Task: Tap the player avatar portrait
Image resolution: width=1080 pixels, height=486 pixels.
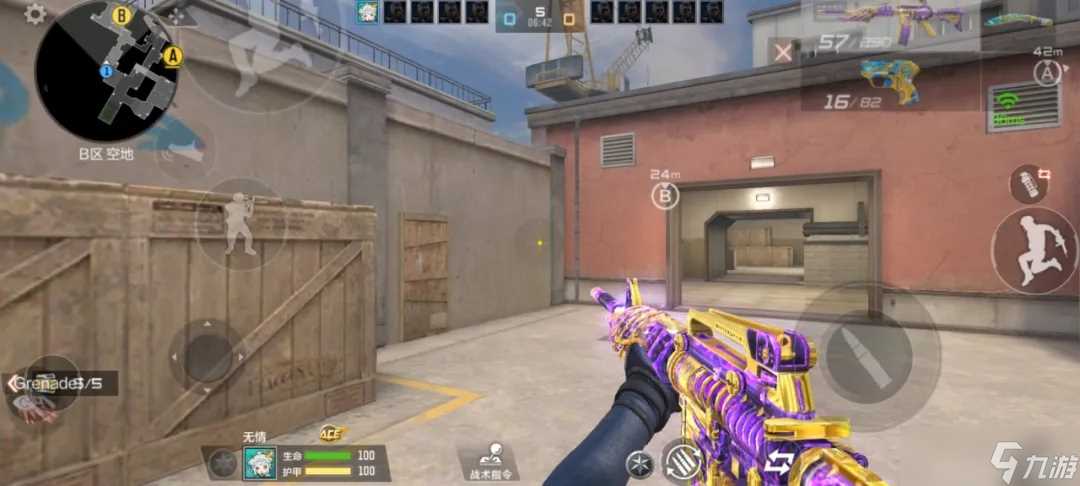Action: [259, 463]
